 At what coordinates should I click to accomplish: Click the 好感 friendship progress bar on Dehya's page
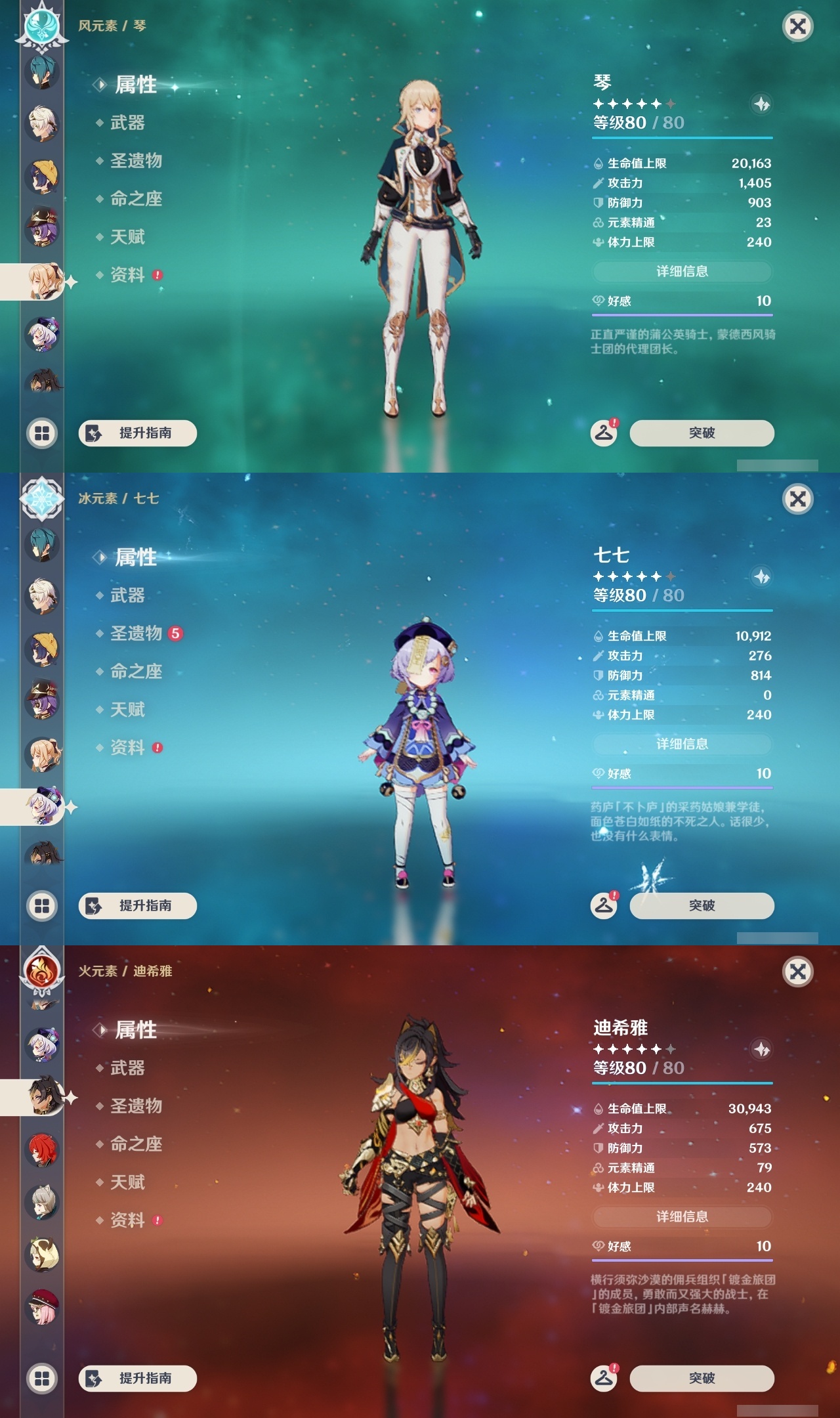(682, 1260)
